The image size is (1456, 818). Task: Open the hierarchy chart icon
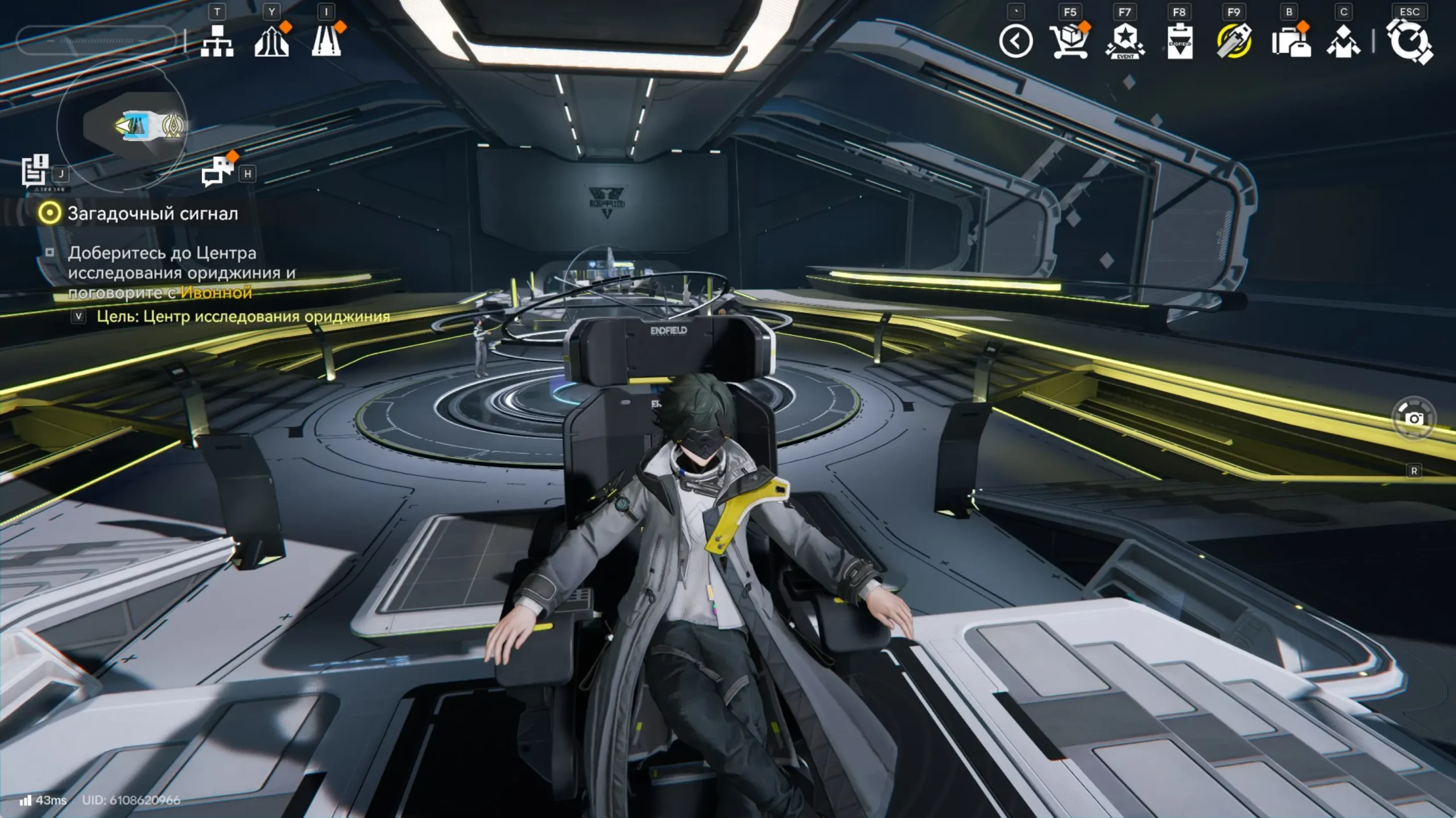point(217,41)
